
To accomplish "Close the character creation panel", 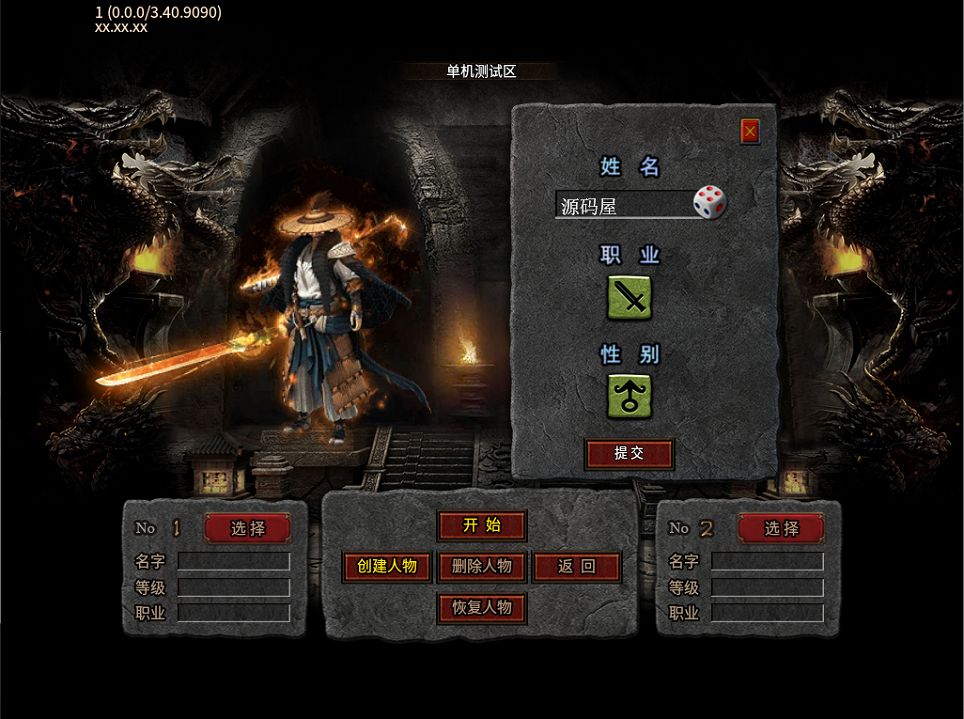I will (x=750, y=131).
